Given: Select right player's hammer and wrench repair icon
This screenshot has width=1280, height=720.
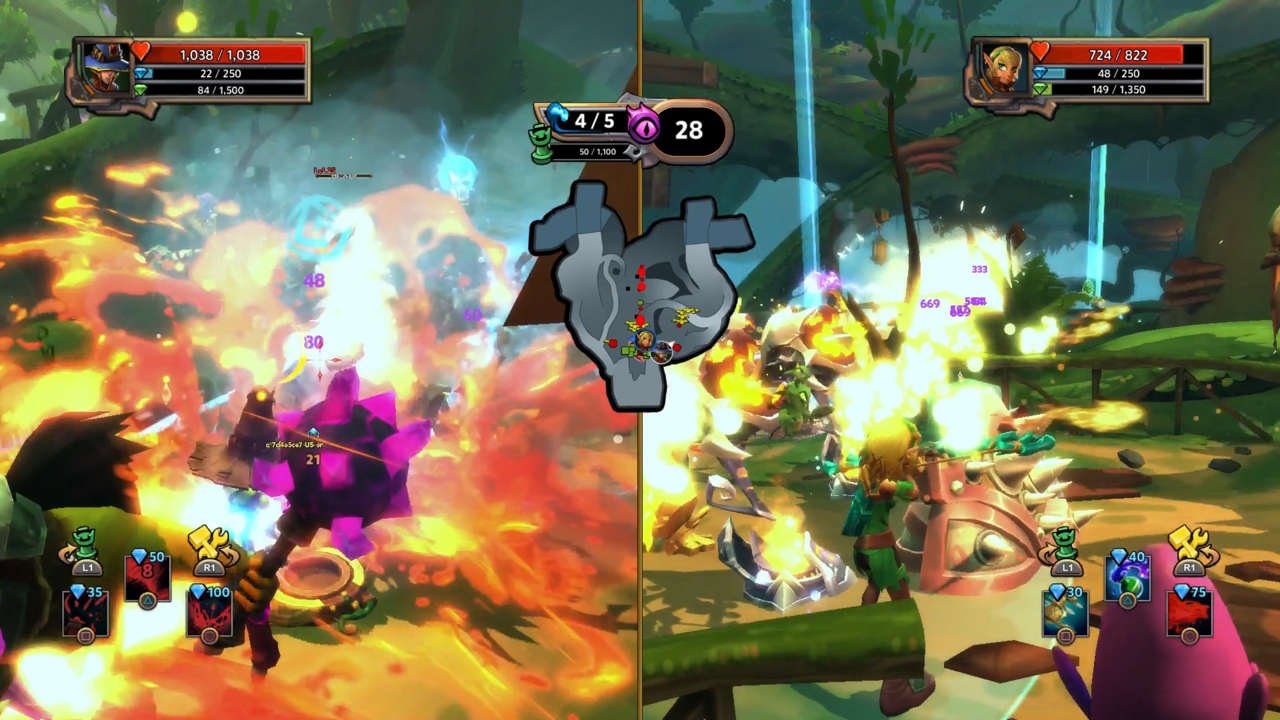Looking at the screenshot, I should [1189, 545].
